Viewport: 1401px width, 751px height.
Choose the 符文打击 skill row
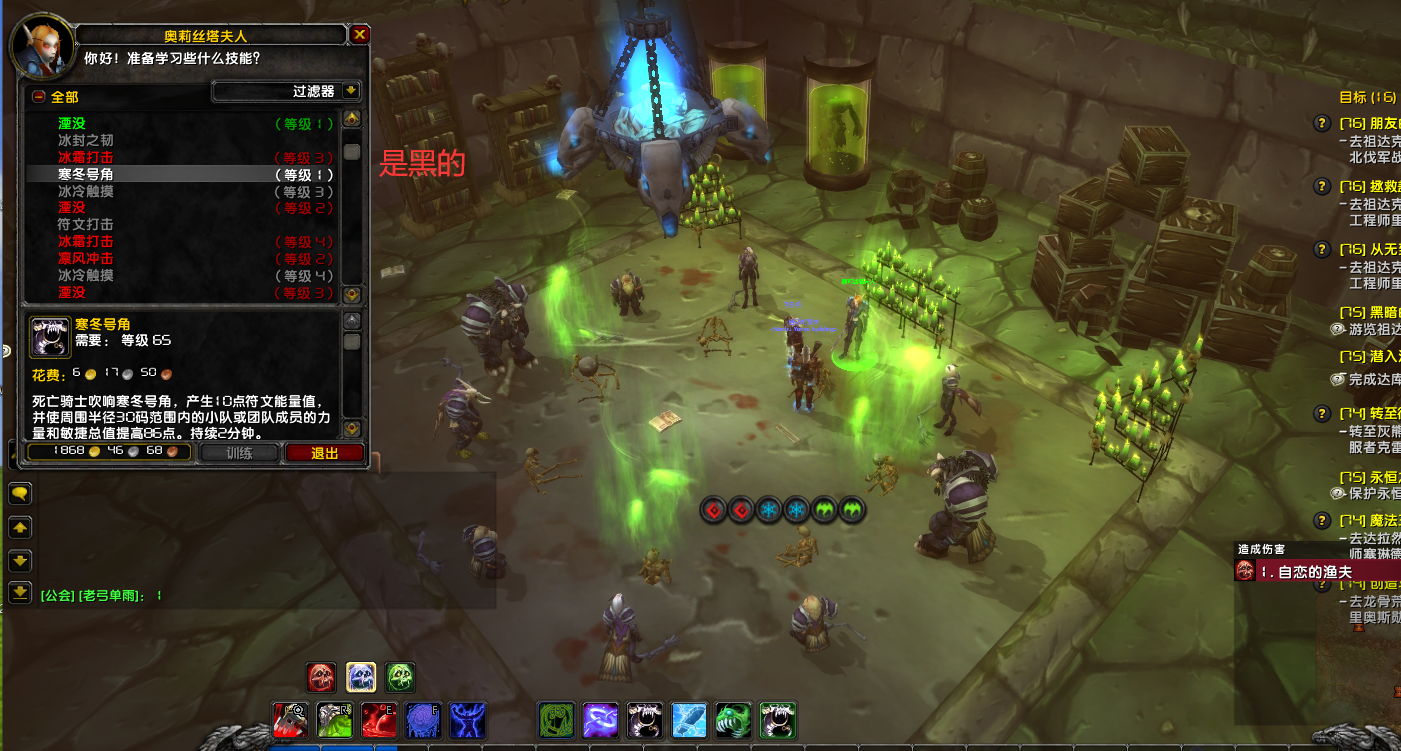[x=85, y=225]
